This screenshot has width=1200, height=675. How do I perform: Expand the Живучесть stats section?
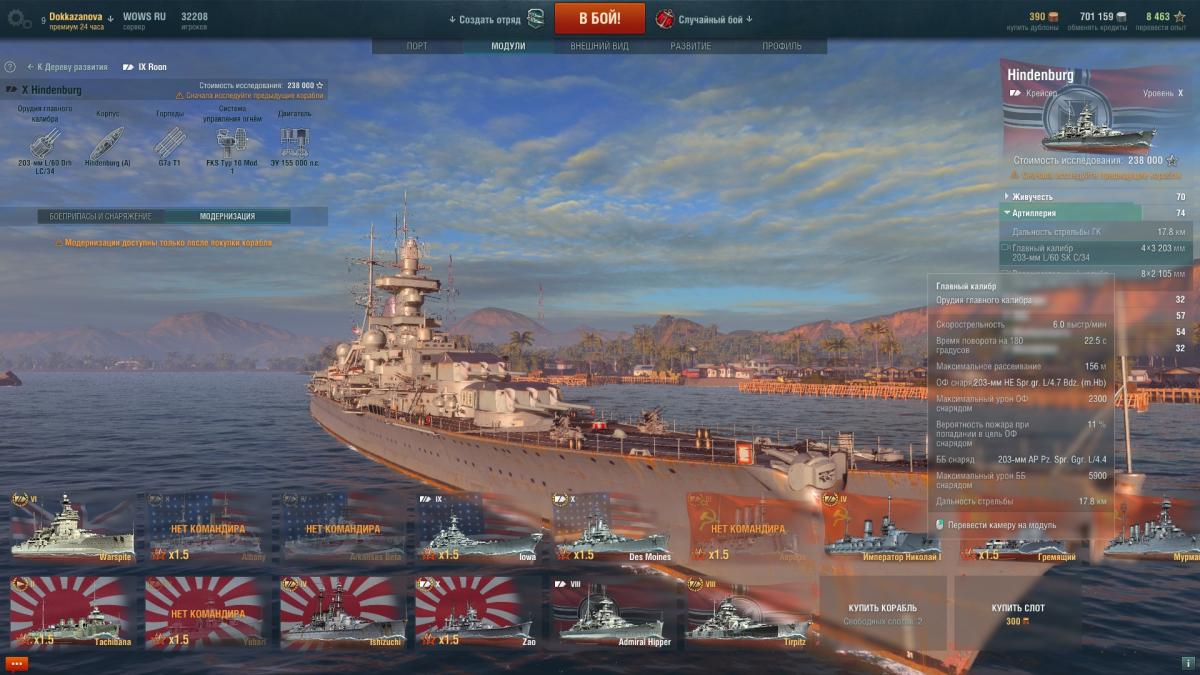click(1033, 197)
